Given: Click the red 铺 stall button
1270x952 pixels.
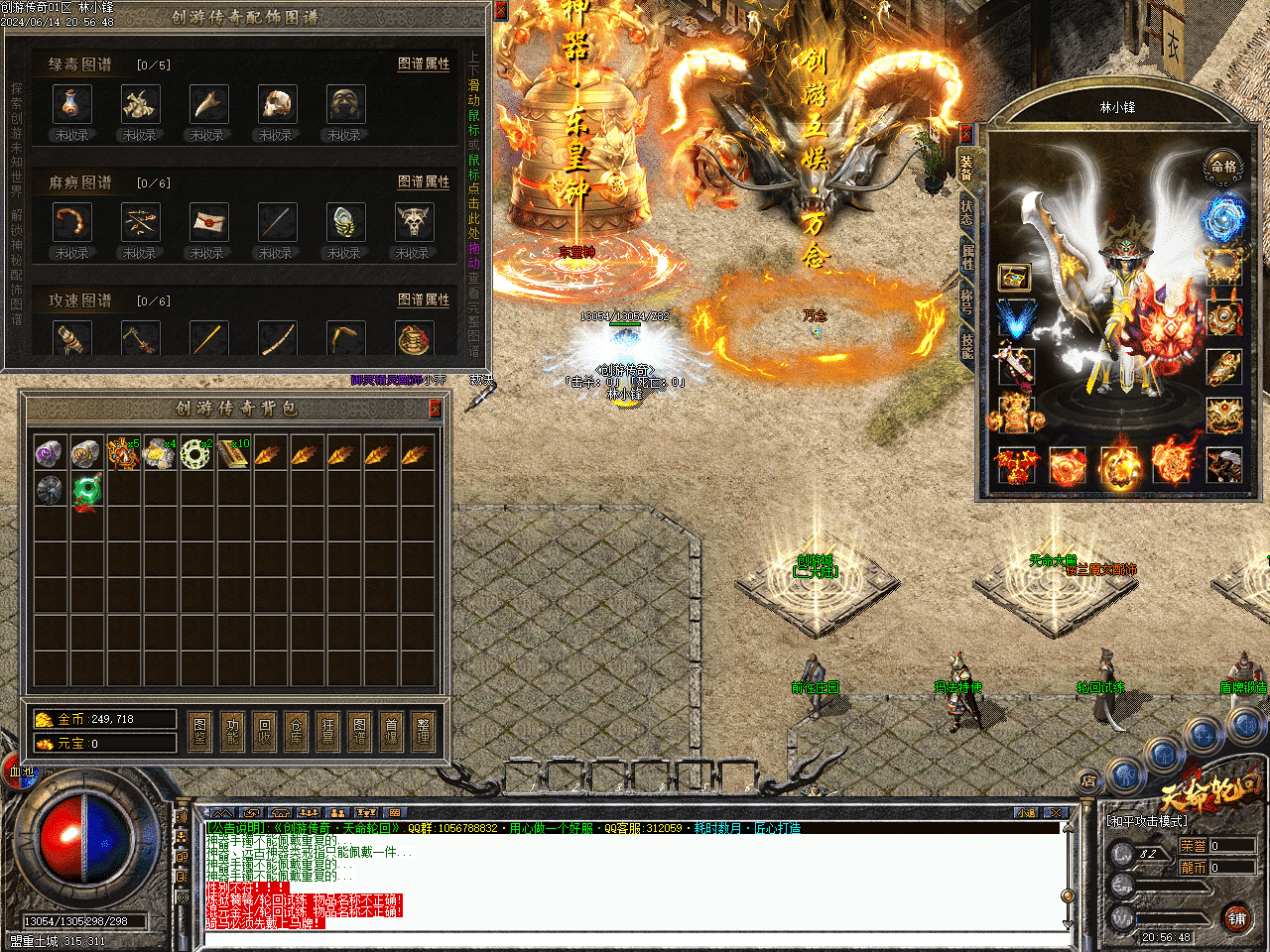Looking at the screenshot, I should [1236, 917].
